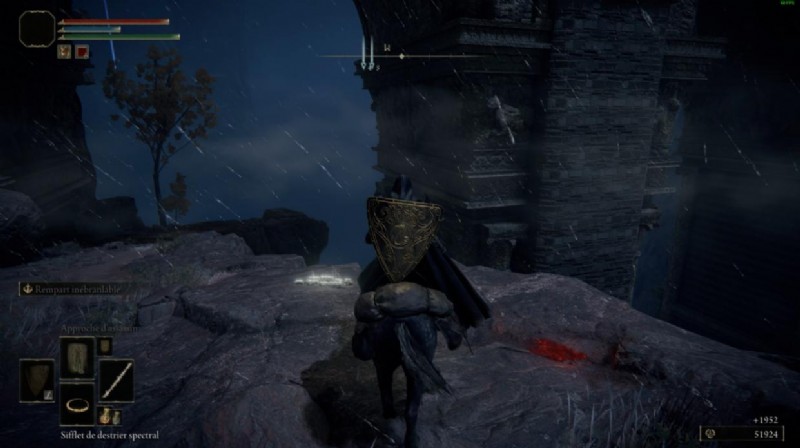Click the golden status buff icon under the bars
Image resolution: width=800 pixels, height=448 pixels.
64,52
